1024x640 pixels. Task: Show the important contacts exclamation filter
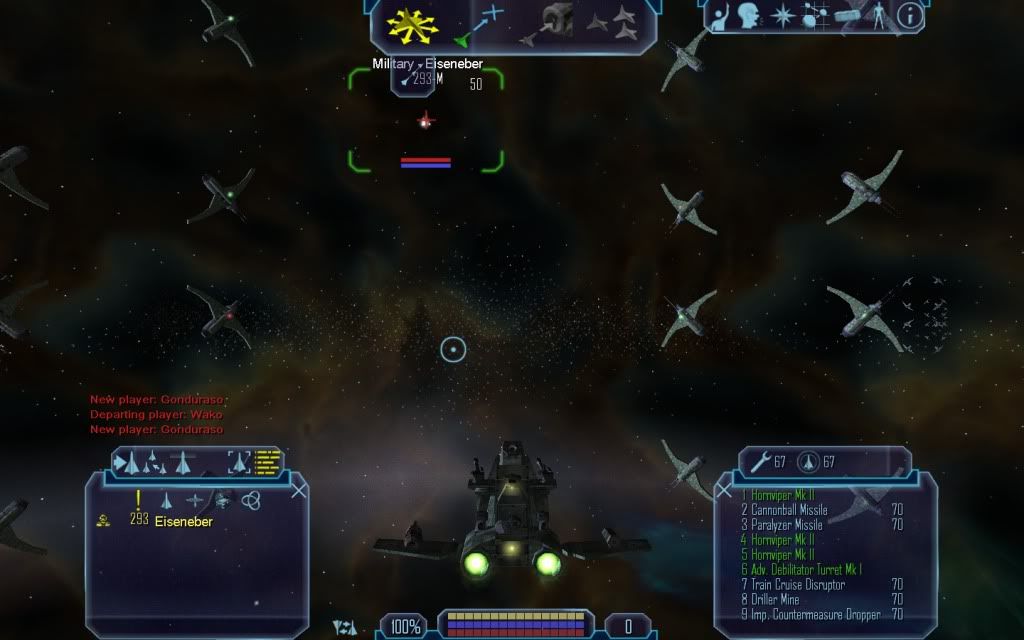coord(138,499)
